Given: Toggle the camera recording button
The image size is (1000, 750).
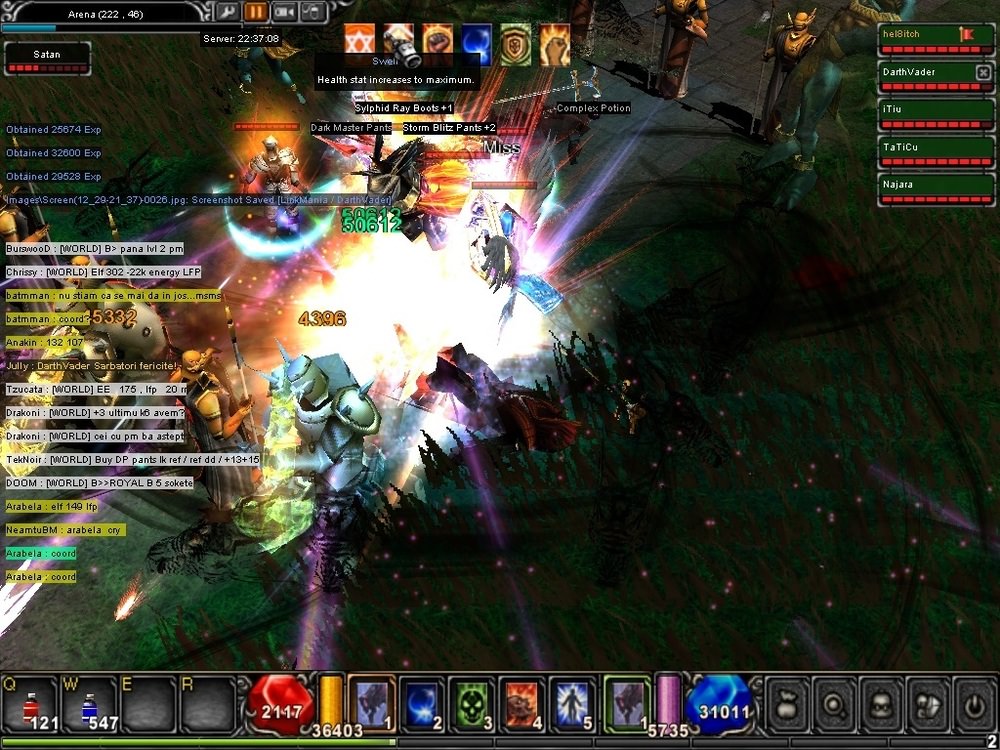Looking at the screenshot, I should [x=284, y=12].
